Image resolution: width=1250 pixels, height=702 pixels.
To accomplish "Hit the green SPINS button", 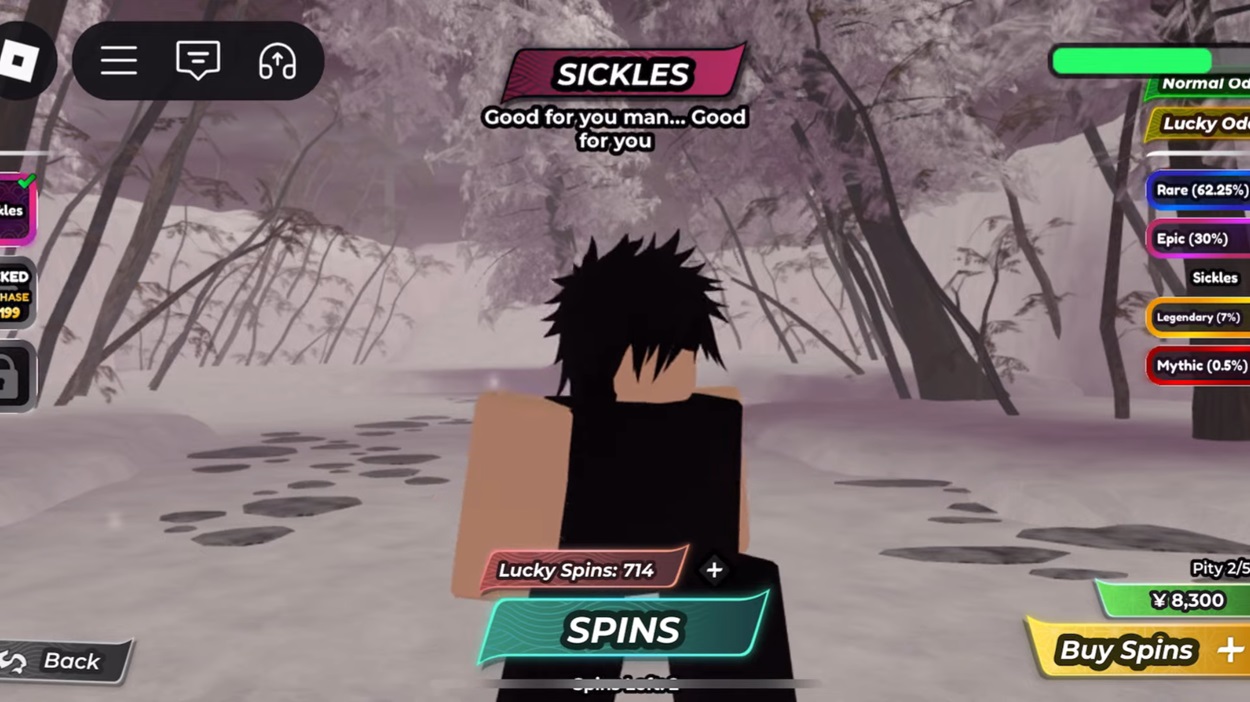I will (x=624, y=630).
